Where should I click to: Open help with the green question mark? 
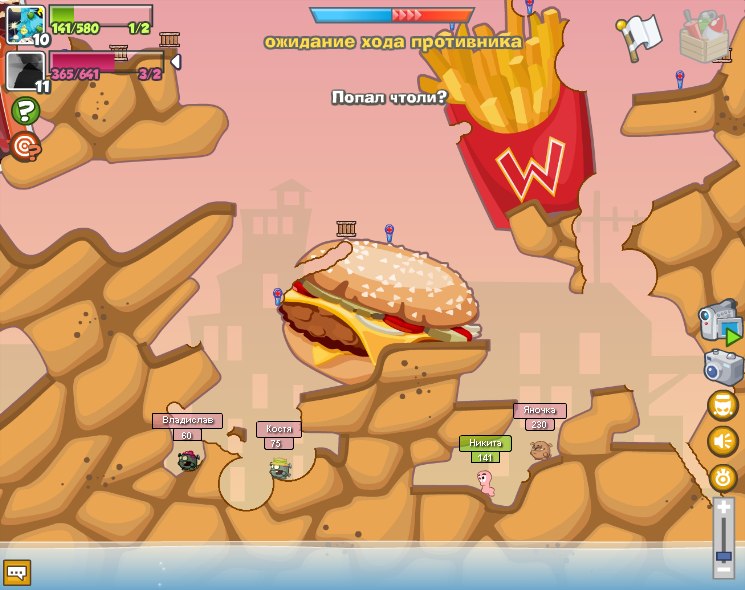[x=26, y=111]
